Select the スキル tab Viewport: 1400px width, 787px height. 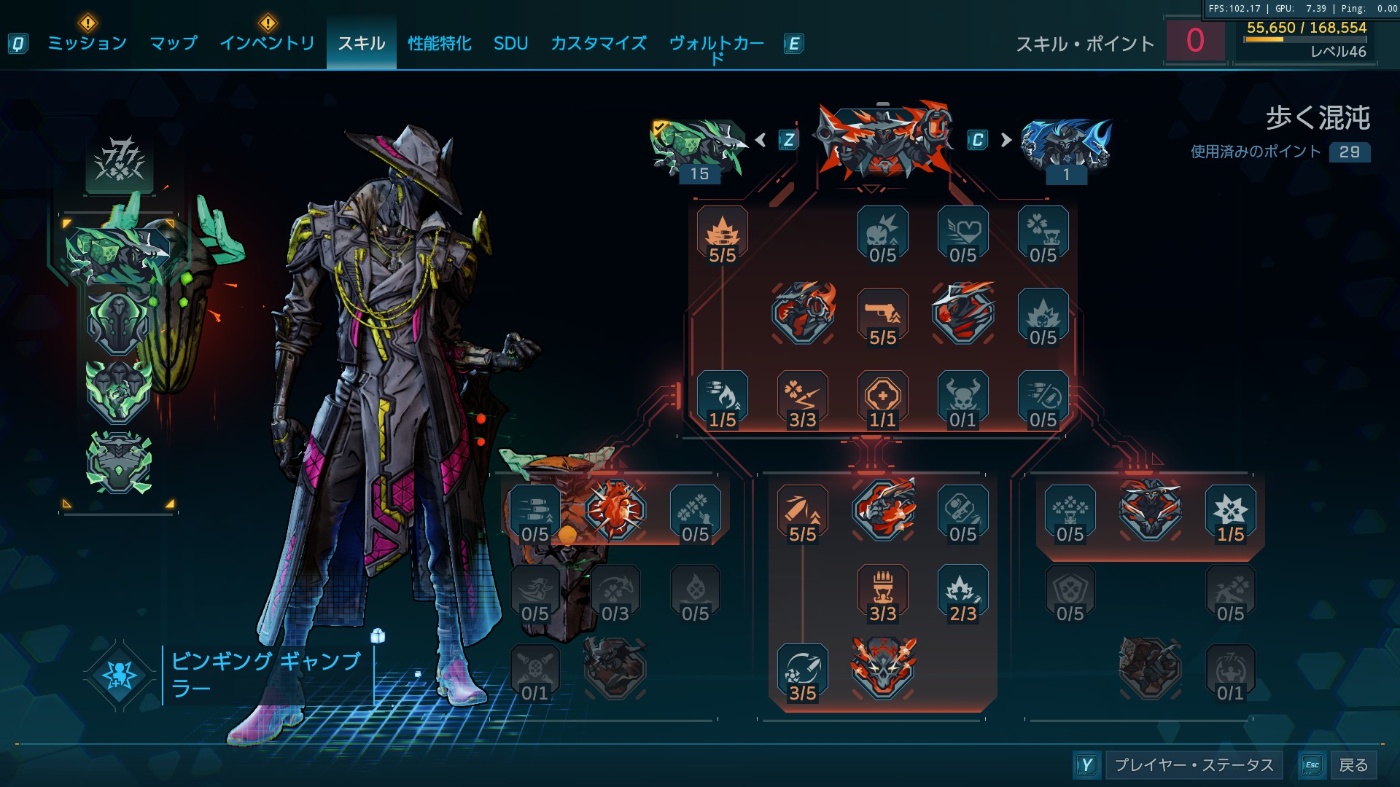click(x=361, y=43)
